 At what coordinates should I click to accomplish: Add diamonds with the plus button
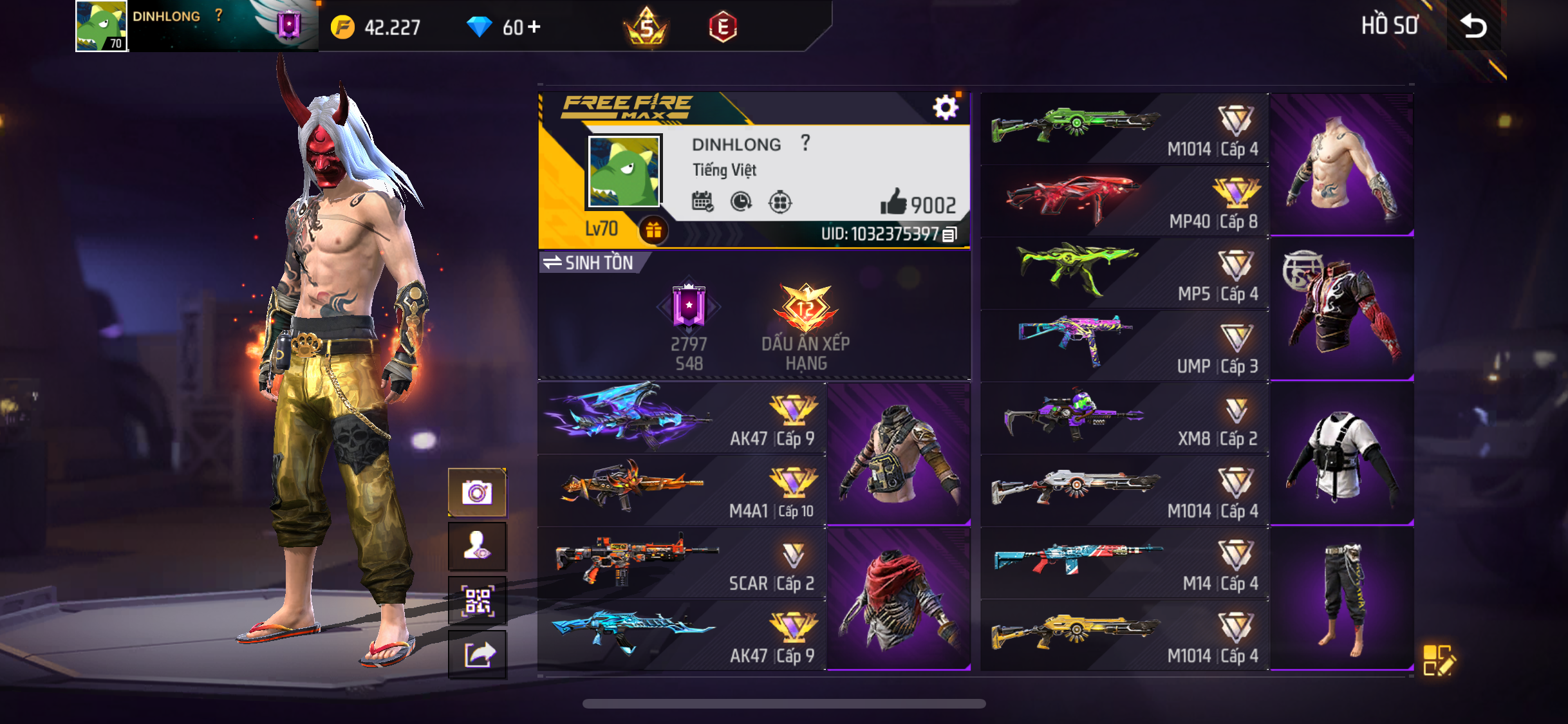534,27
